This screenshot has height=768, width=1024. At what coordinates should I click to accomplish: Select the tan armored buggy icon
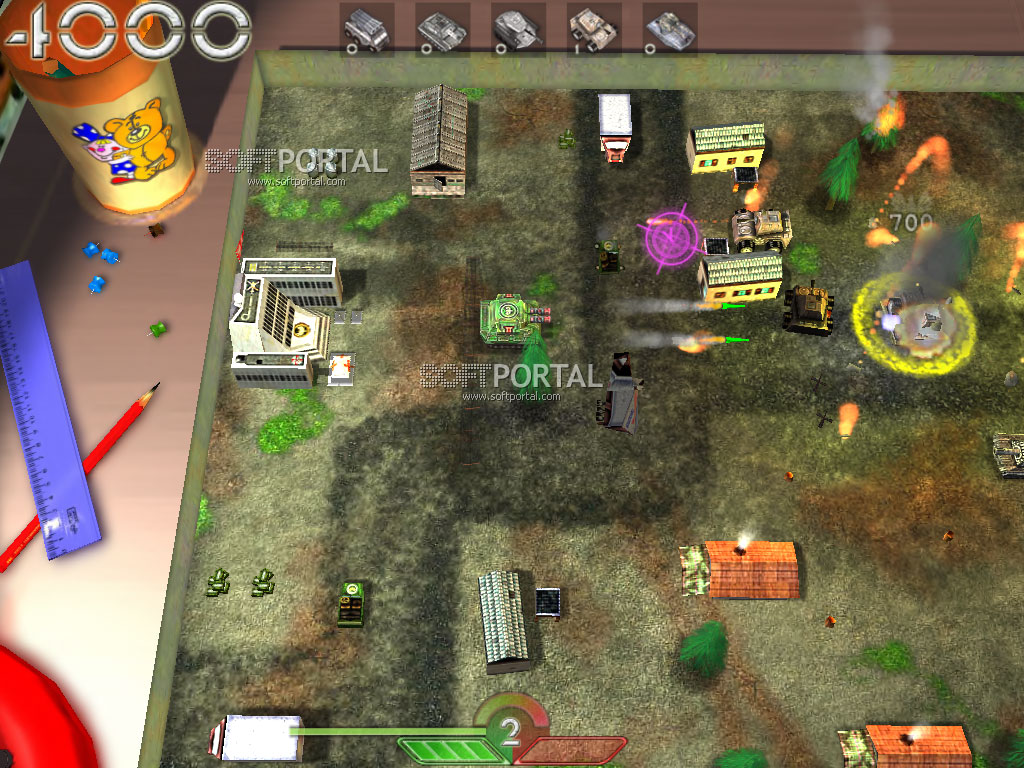click(594, 29)
